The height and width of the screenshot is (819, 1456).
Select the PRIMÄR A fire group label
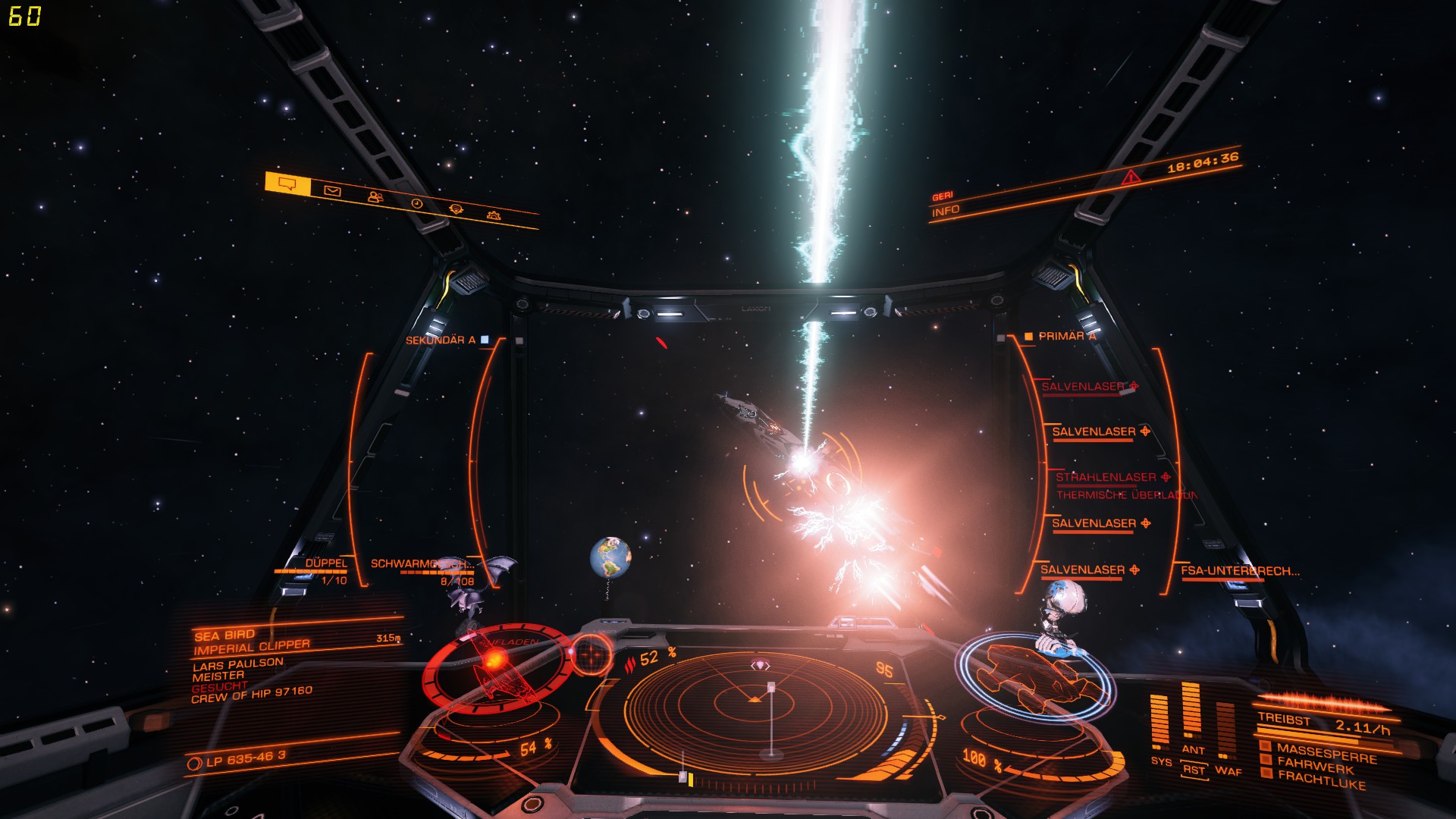click(1066, 336)
